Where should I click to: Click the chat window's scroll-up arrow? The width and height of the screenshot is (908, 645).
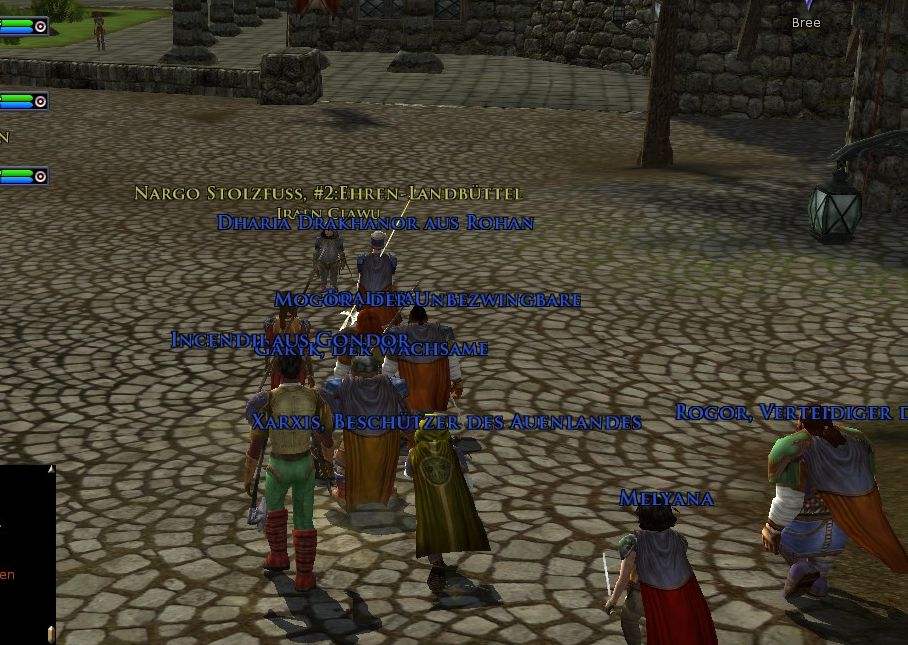pyautogui.click(x=52, y=469)
